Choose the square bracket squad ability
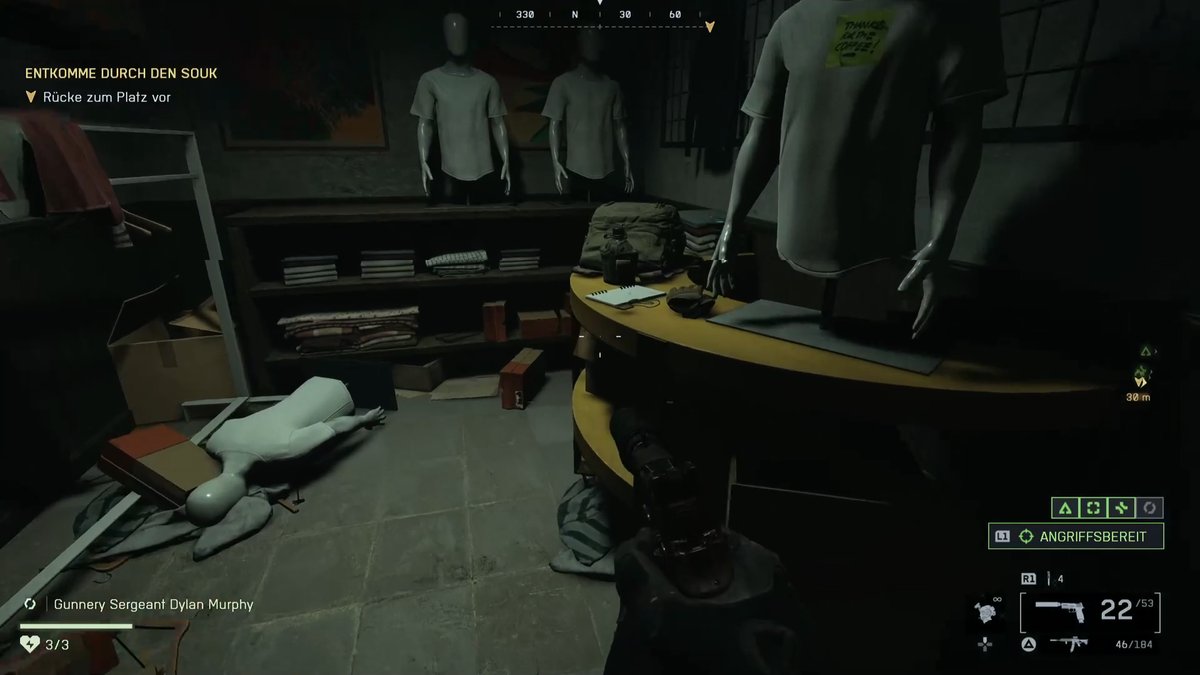The height and width of the screenshot is (675, 1200). (1093, 508)
